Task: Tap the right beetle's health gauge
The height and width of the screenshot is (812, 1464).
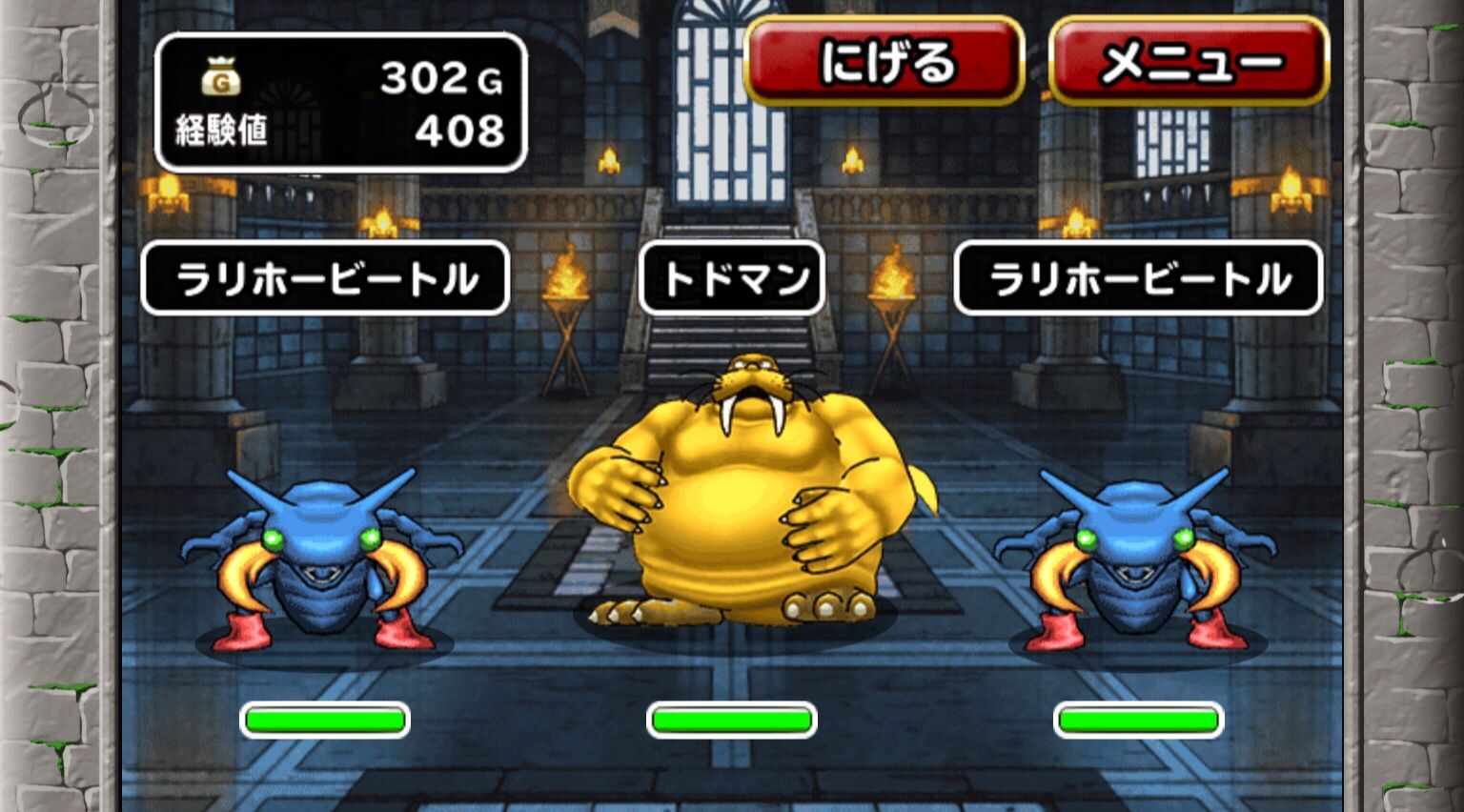Action: click(1139, 720)
